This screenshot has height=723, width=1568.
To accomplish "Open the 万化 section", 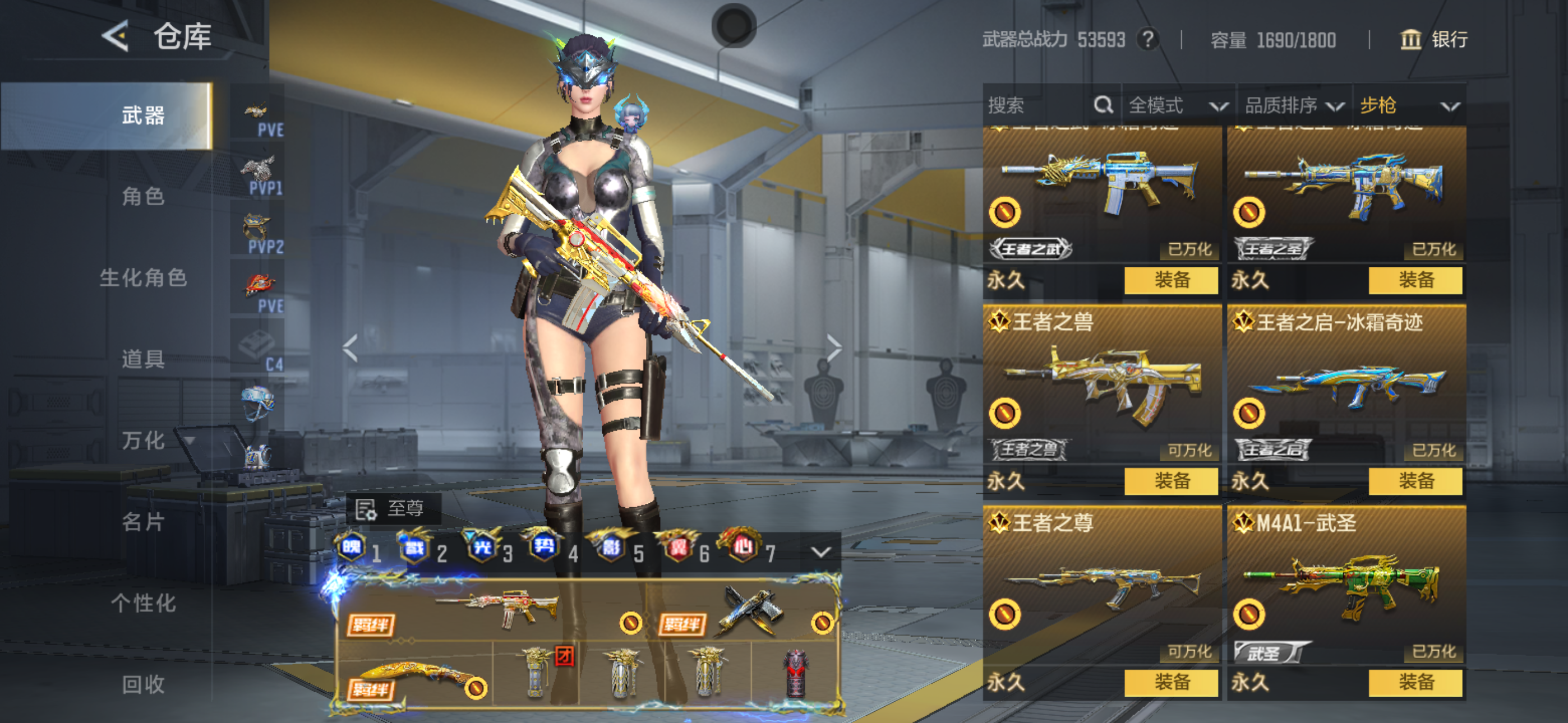I will 143,441.
